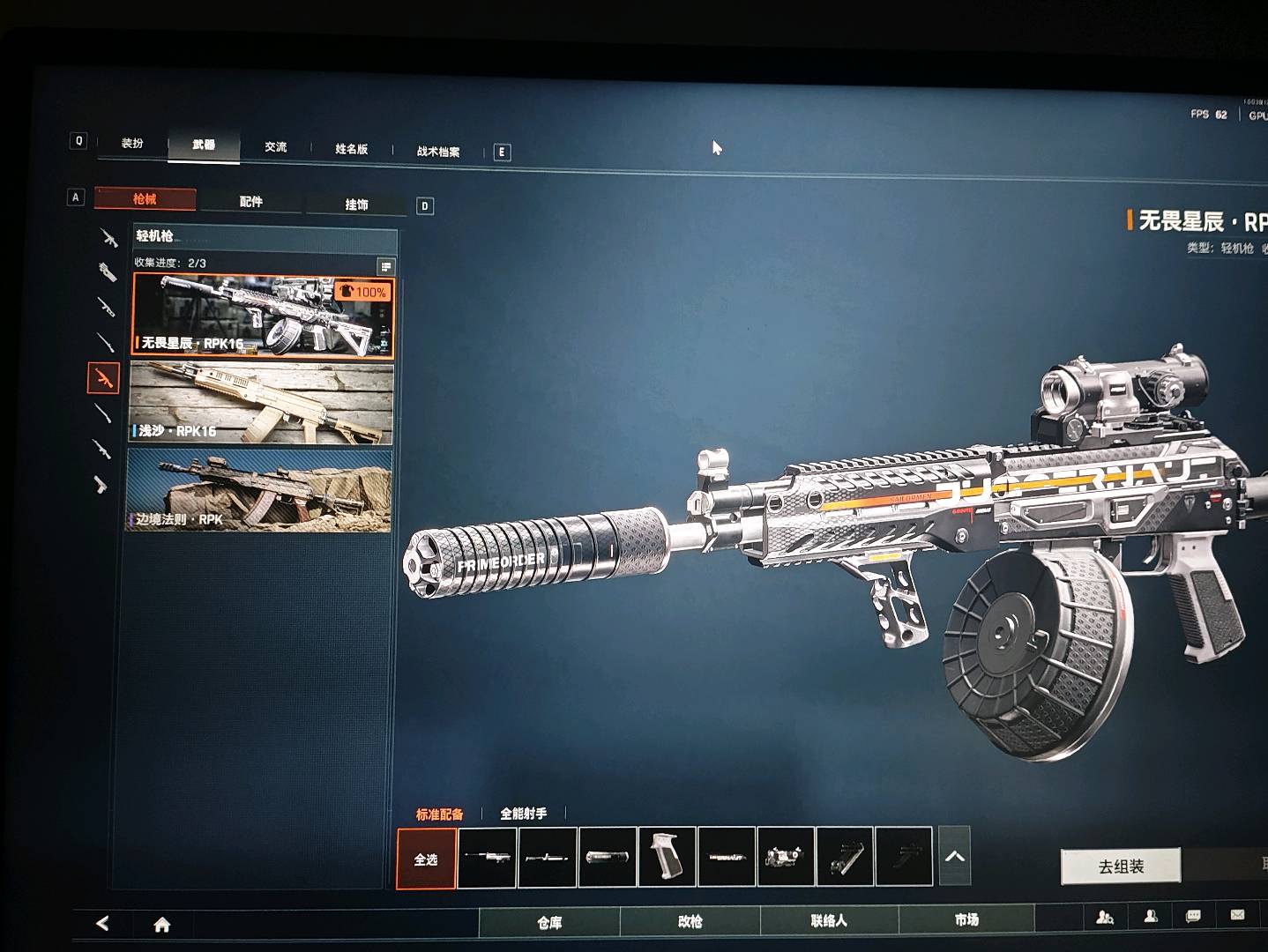This screenshot has width=1268, height=952.
Task: Go back with the left arrow
Action: [102, 923]
